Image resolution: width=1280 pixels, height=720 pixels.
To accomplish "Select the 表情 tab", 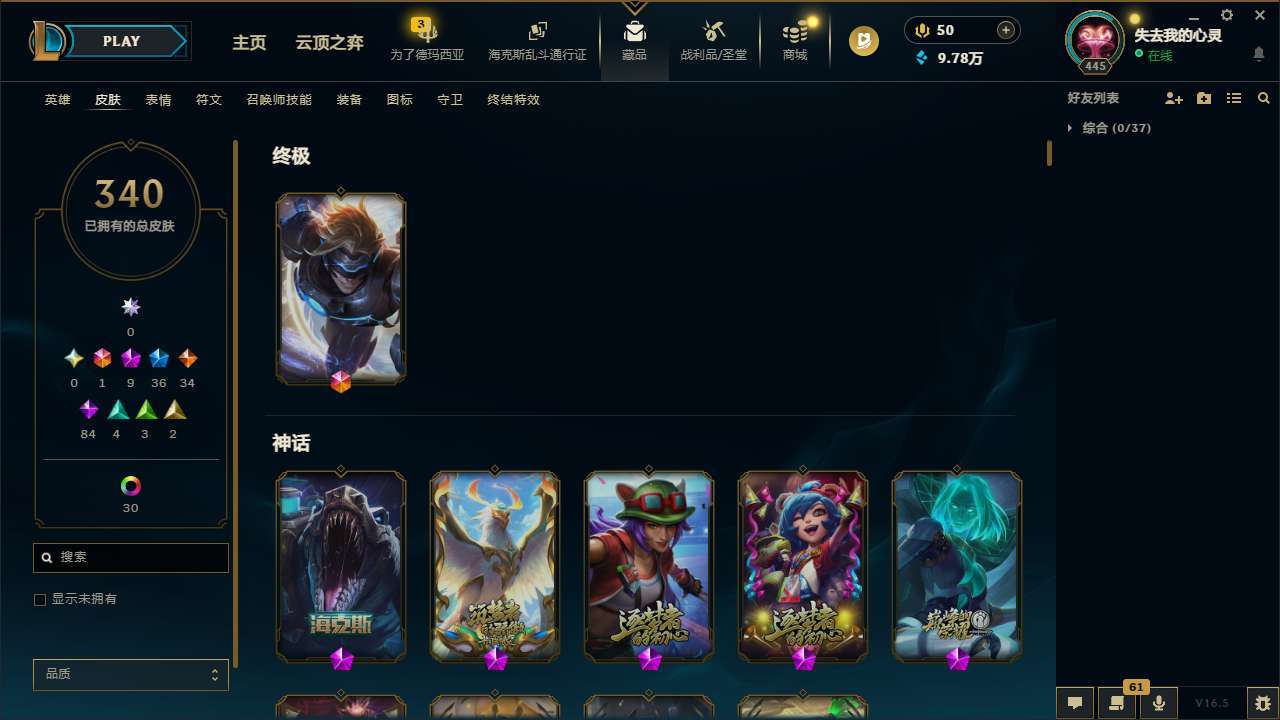I will tap(157, 99).
